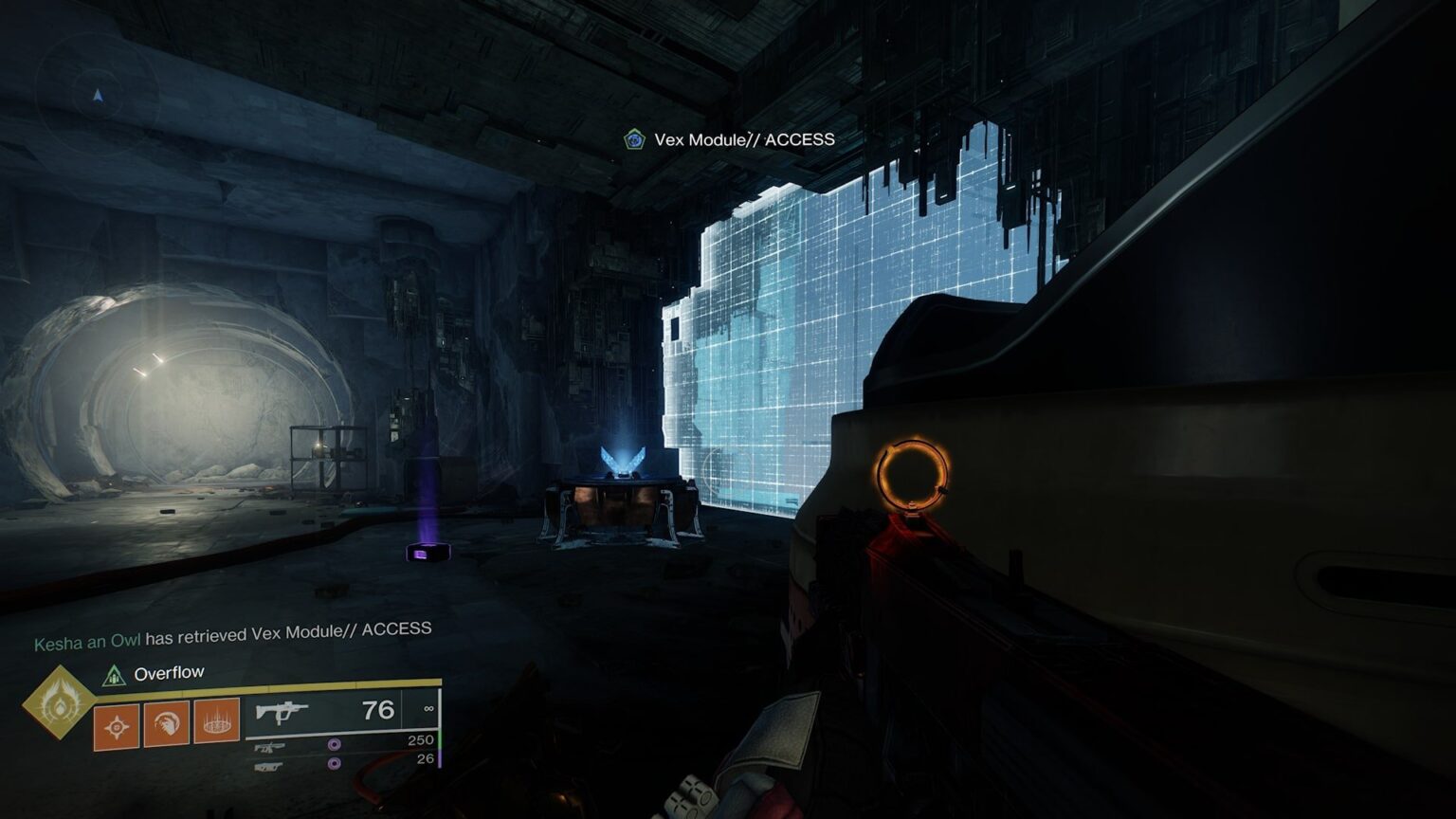Select the equipped submachine gun silhouette icon
Image resolution: width=1456 pixels, height=819 pixels.
282,712
